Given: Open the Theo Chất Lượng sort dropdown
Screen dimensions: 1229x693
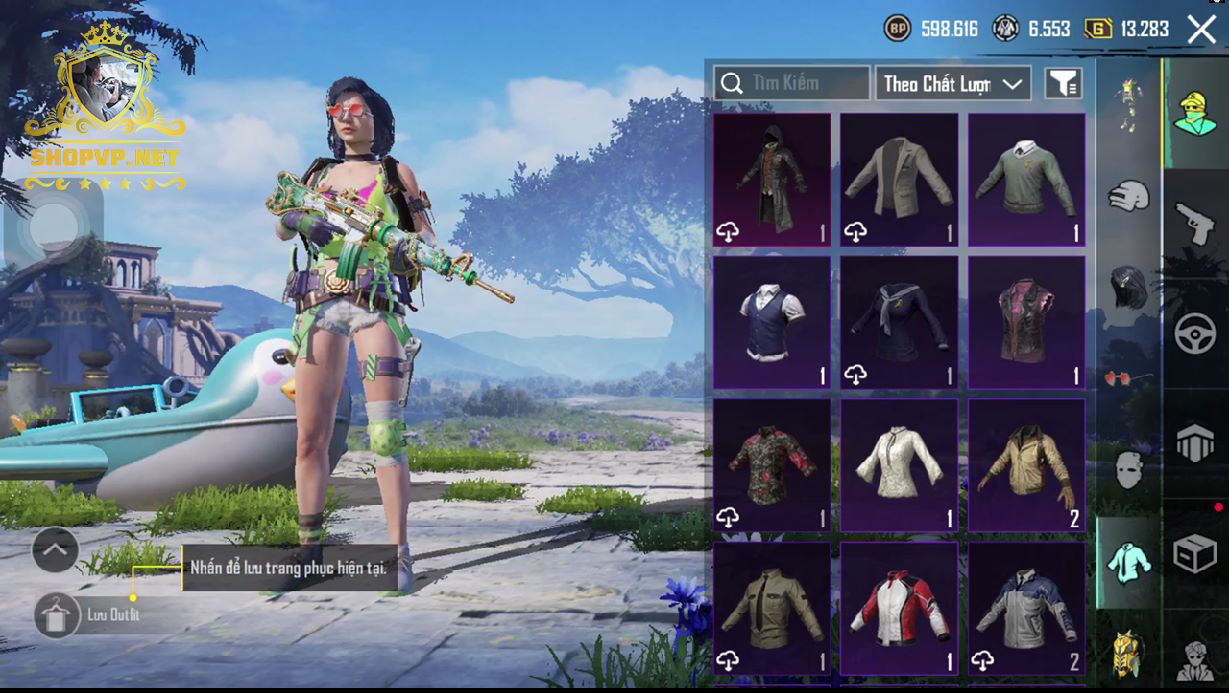Looking at the screenshot, I should [953, 84].
